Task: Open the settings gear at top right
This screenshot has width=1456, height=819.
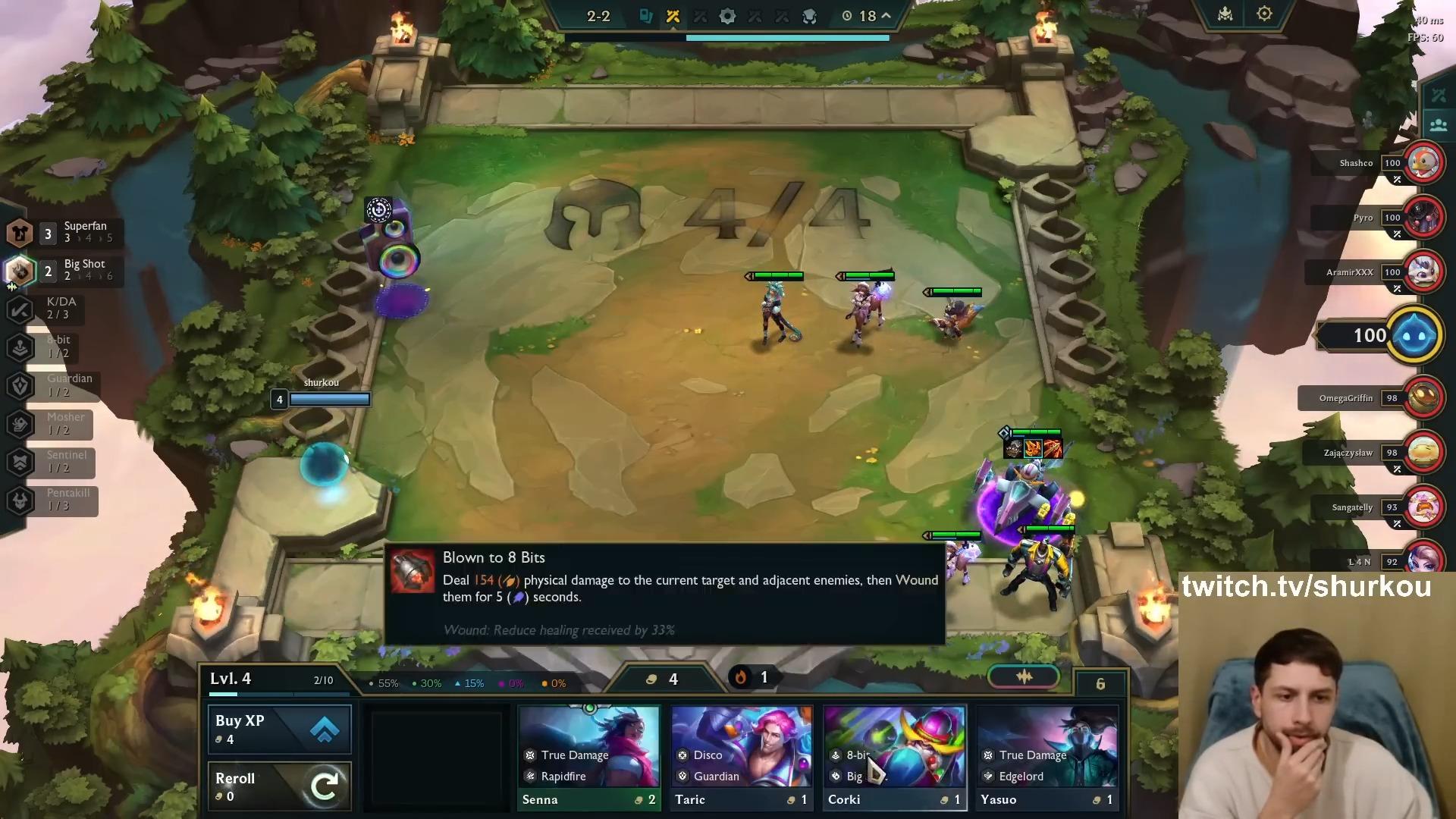Action: pos(1263,14)
